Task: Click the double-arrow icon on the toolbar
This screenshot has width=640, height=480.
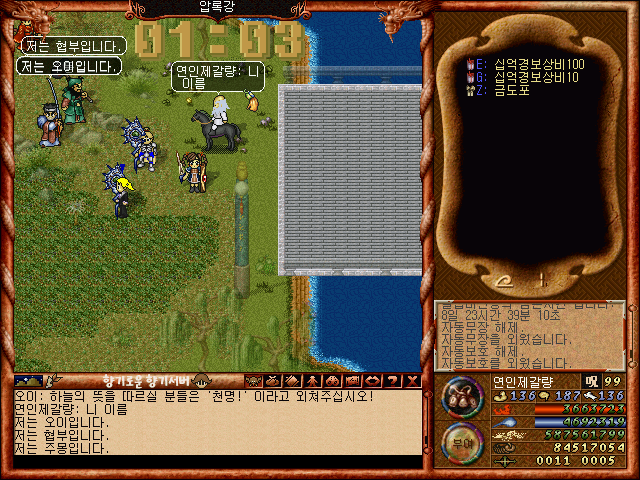Action: 372,381
